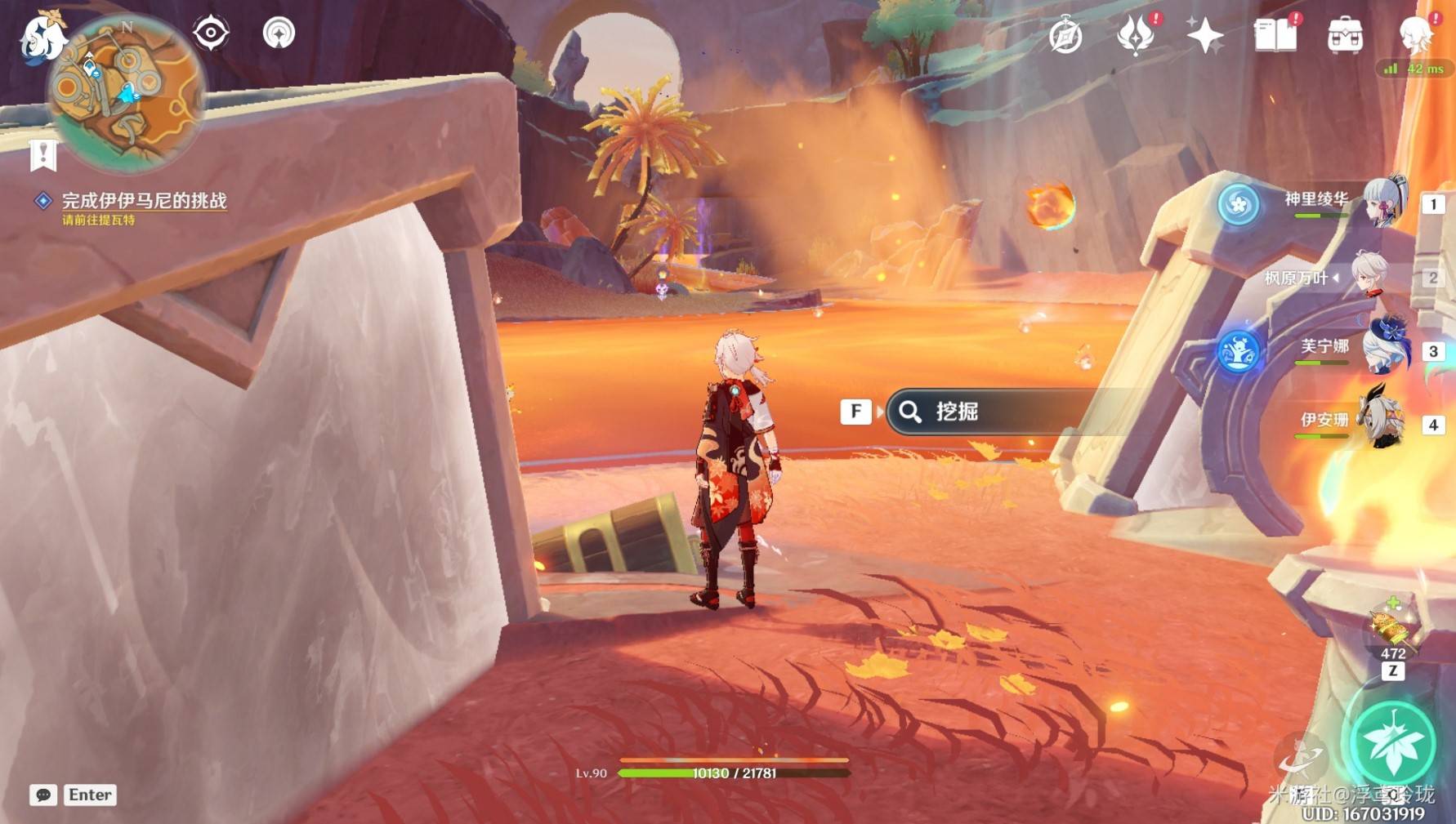Open the circular minimap

coord(125,92)
